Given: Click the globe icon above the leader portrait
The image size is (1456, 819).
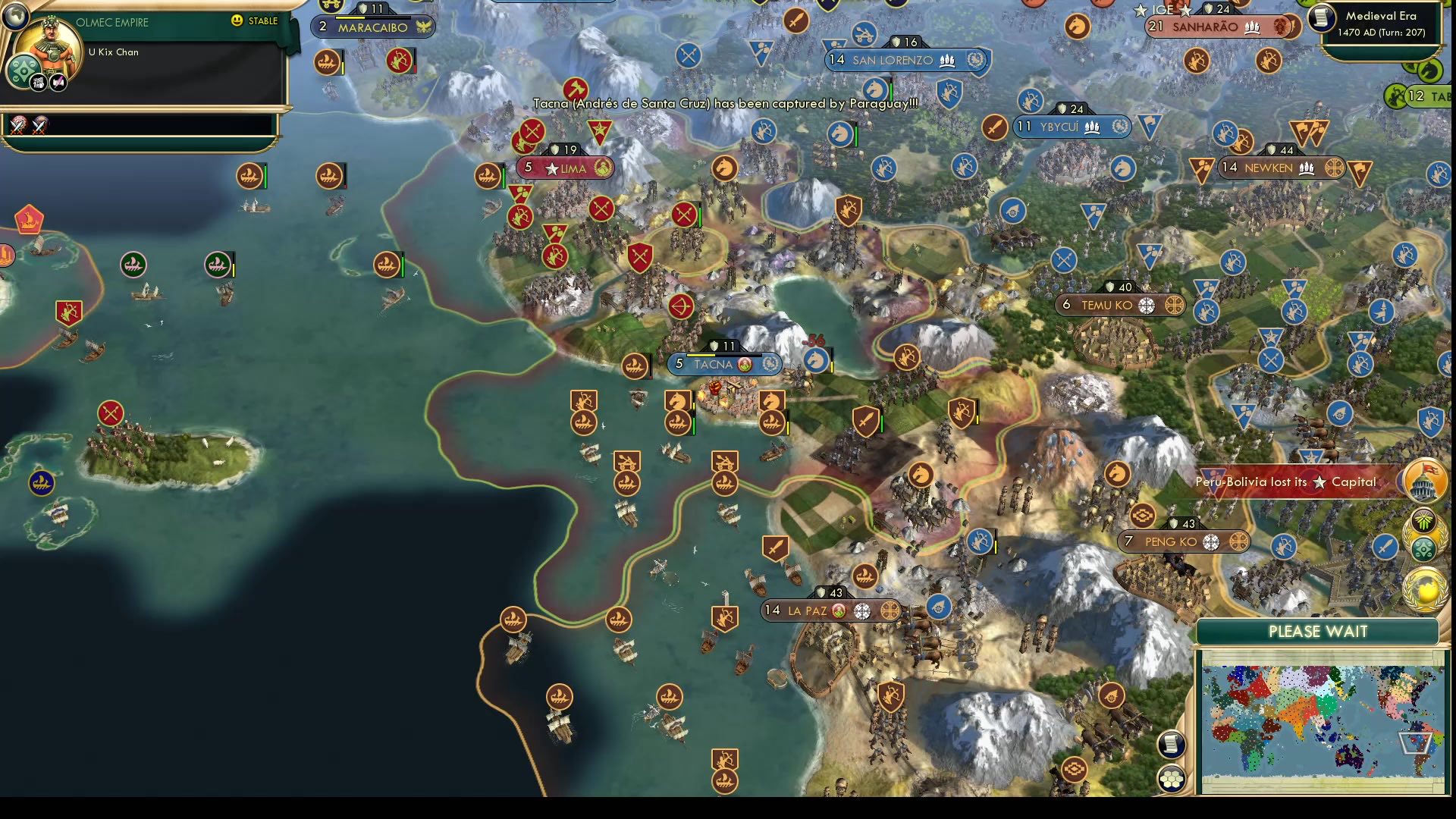Looking at the screenshot, I should [14, 14].
